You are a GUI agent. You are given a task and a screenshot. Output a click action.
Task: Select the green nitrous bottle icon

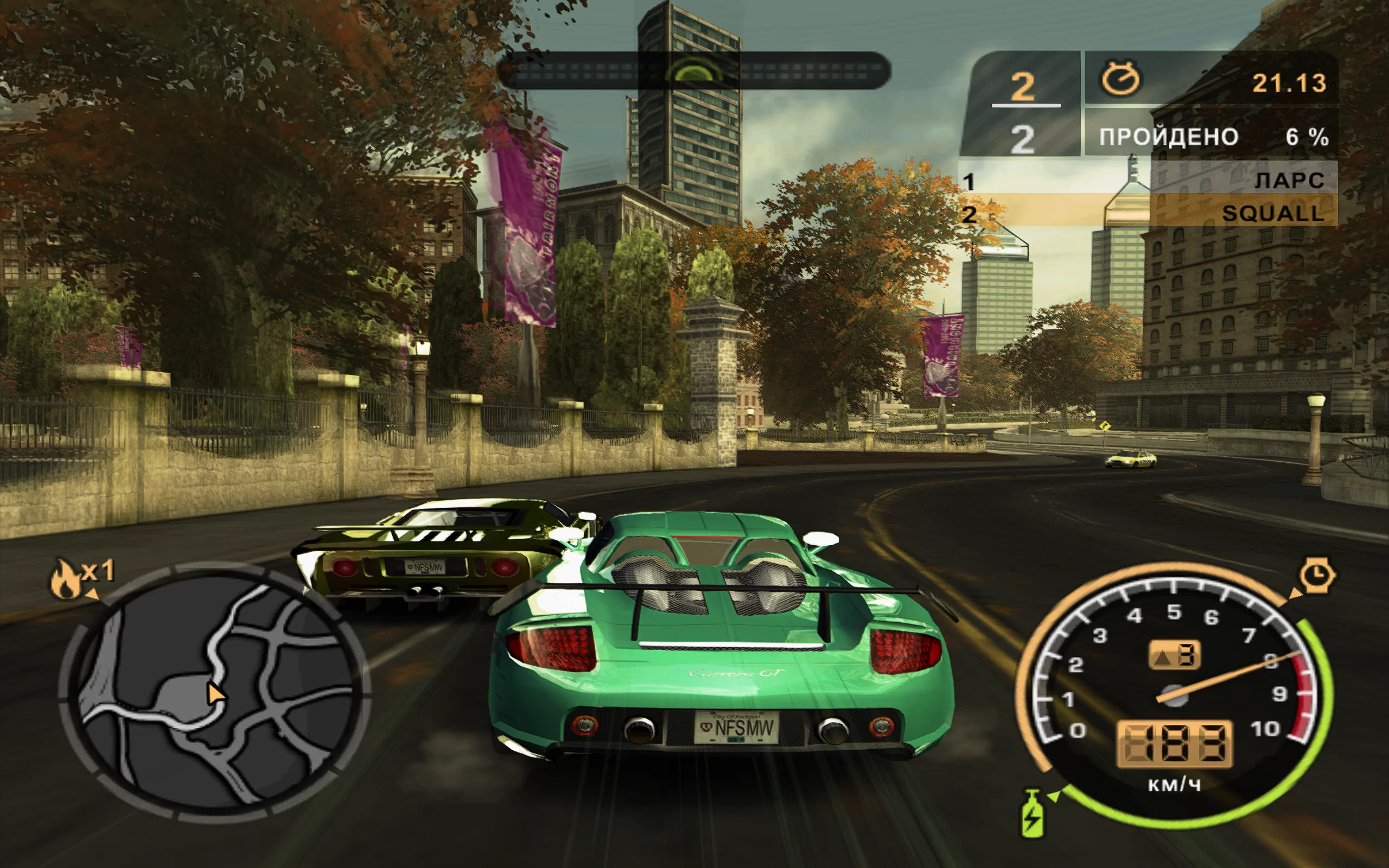(x=1031, y=813)
